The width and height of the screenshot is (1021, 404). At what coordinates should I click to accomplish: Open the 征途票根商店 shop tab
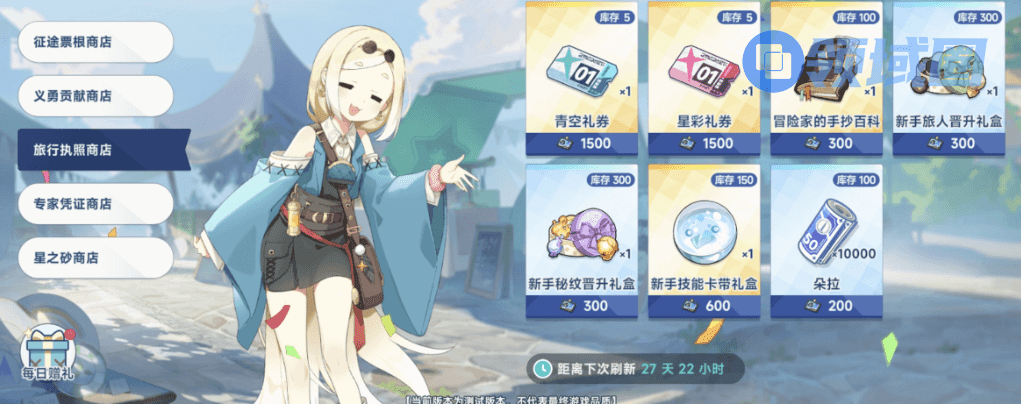point(95,42)
